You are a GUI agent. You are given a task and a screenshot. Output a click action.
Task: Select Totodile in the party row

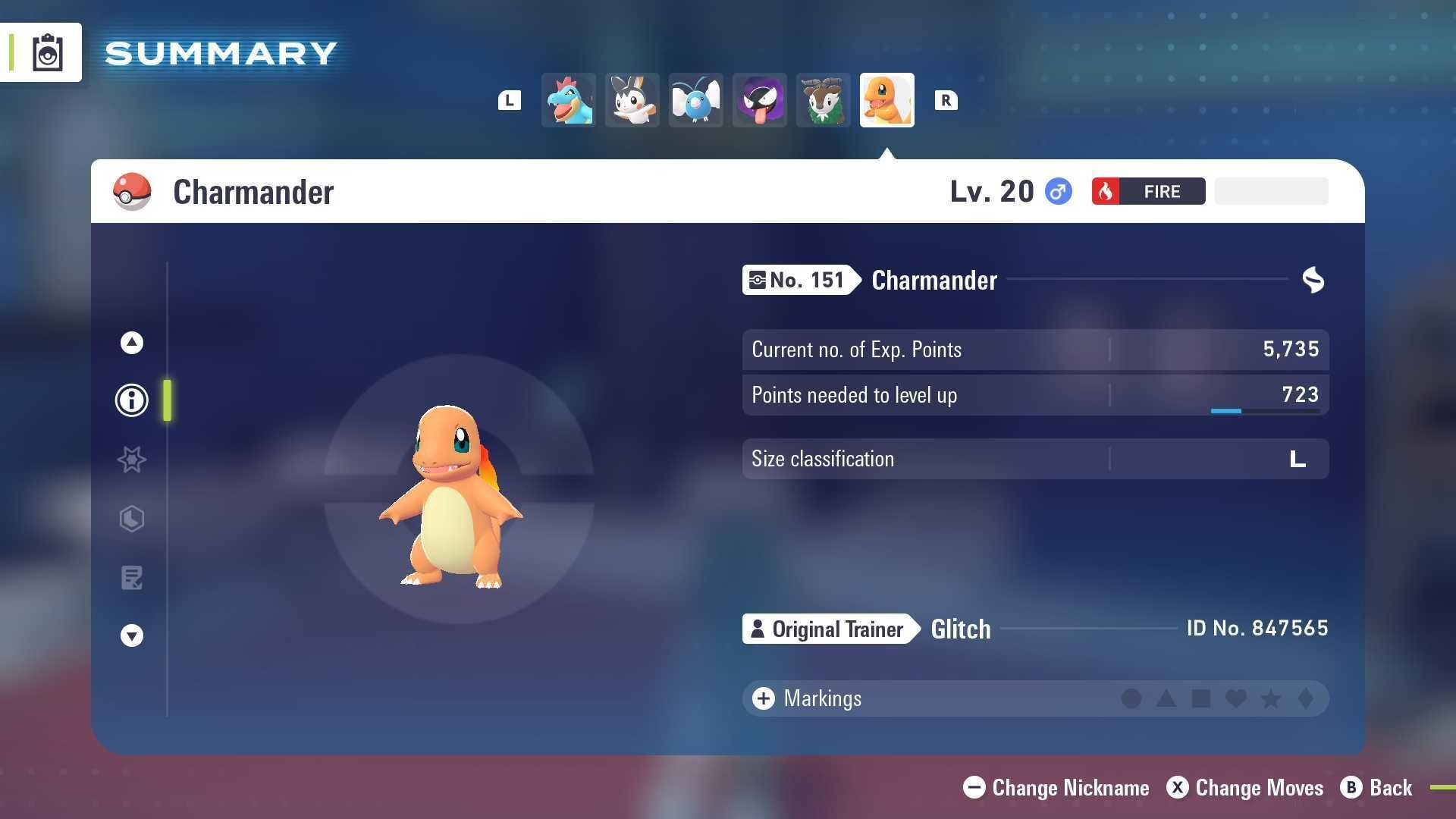[569, 100]
